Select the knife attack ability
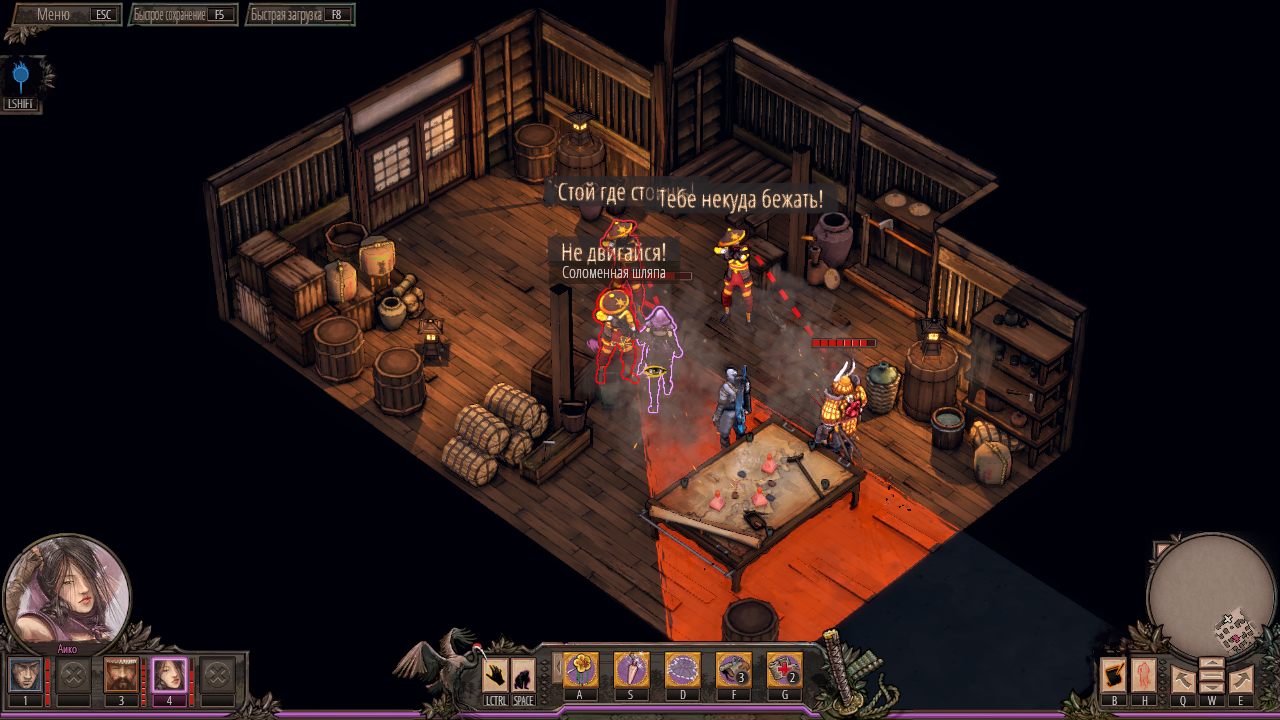1280x720 pixels. (x=631, y=668)
